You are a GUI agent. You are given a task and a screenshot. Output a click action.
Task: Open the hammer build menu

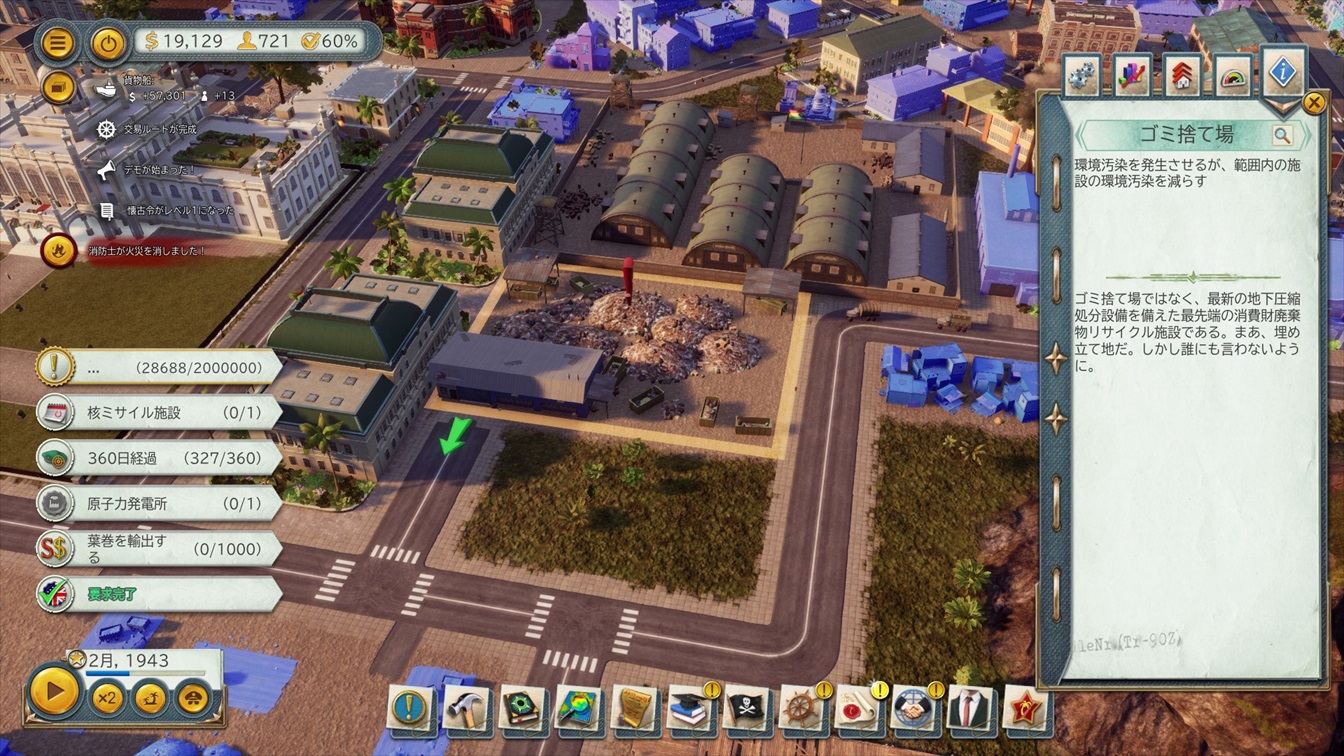coord(466,708)
